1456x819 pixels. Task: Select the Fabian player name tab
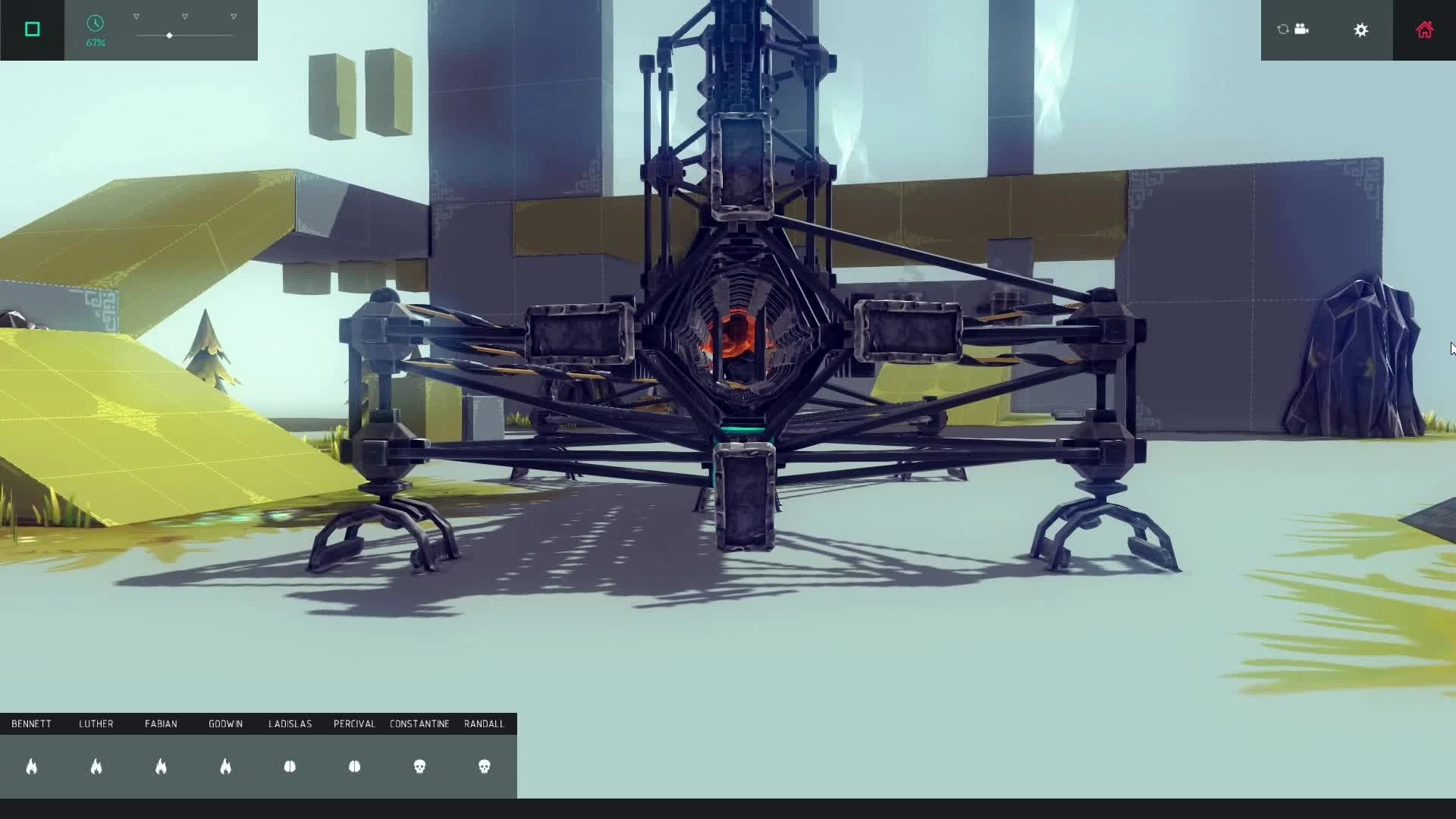tap(161, 723)
